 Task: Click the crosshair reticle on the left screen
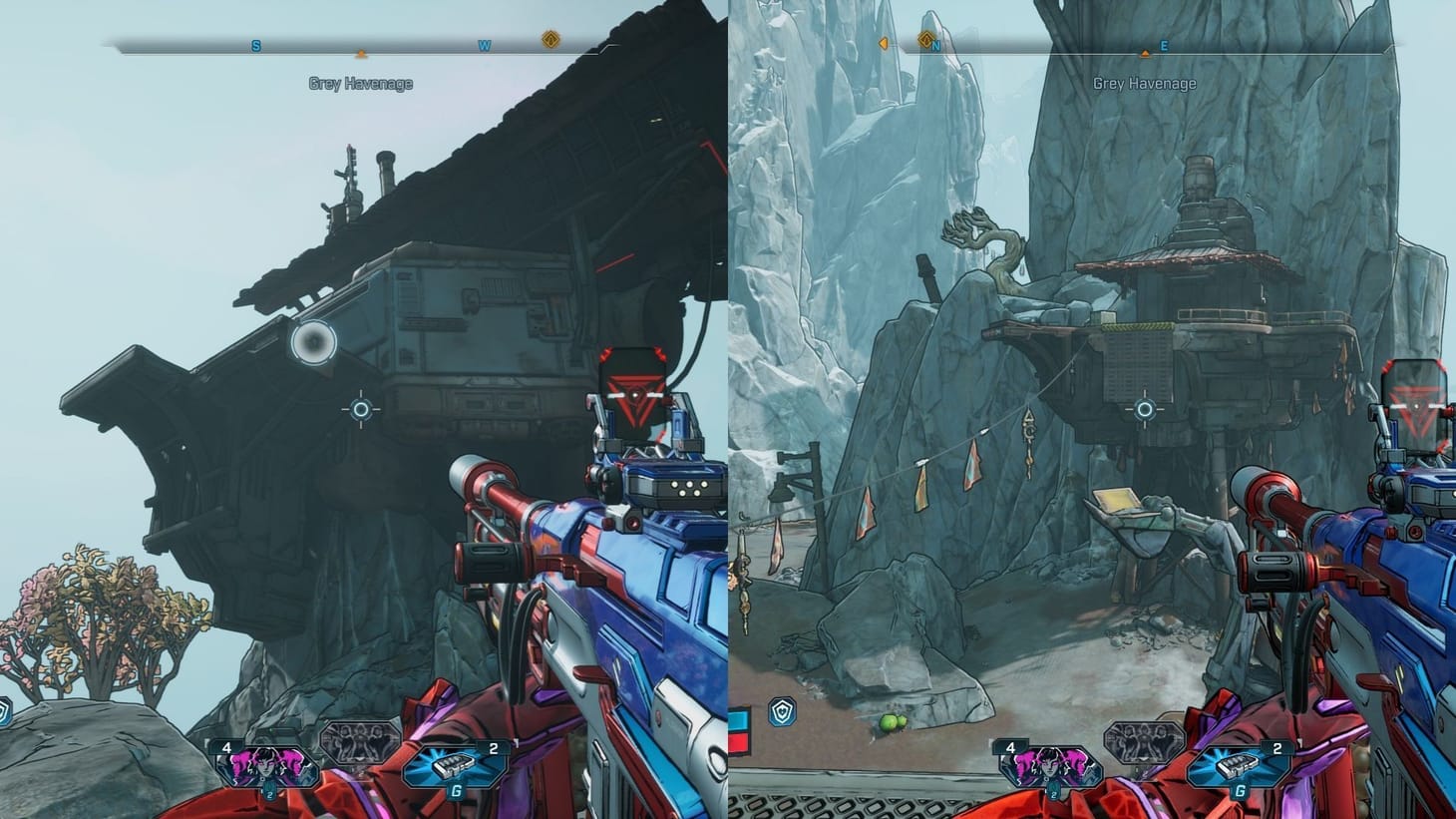(362, 409)
